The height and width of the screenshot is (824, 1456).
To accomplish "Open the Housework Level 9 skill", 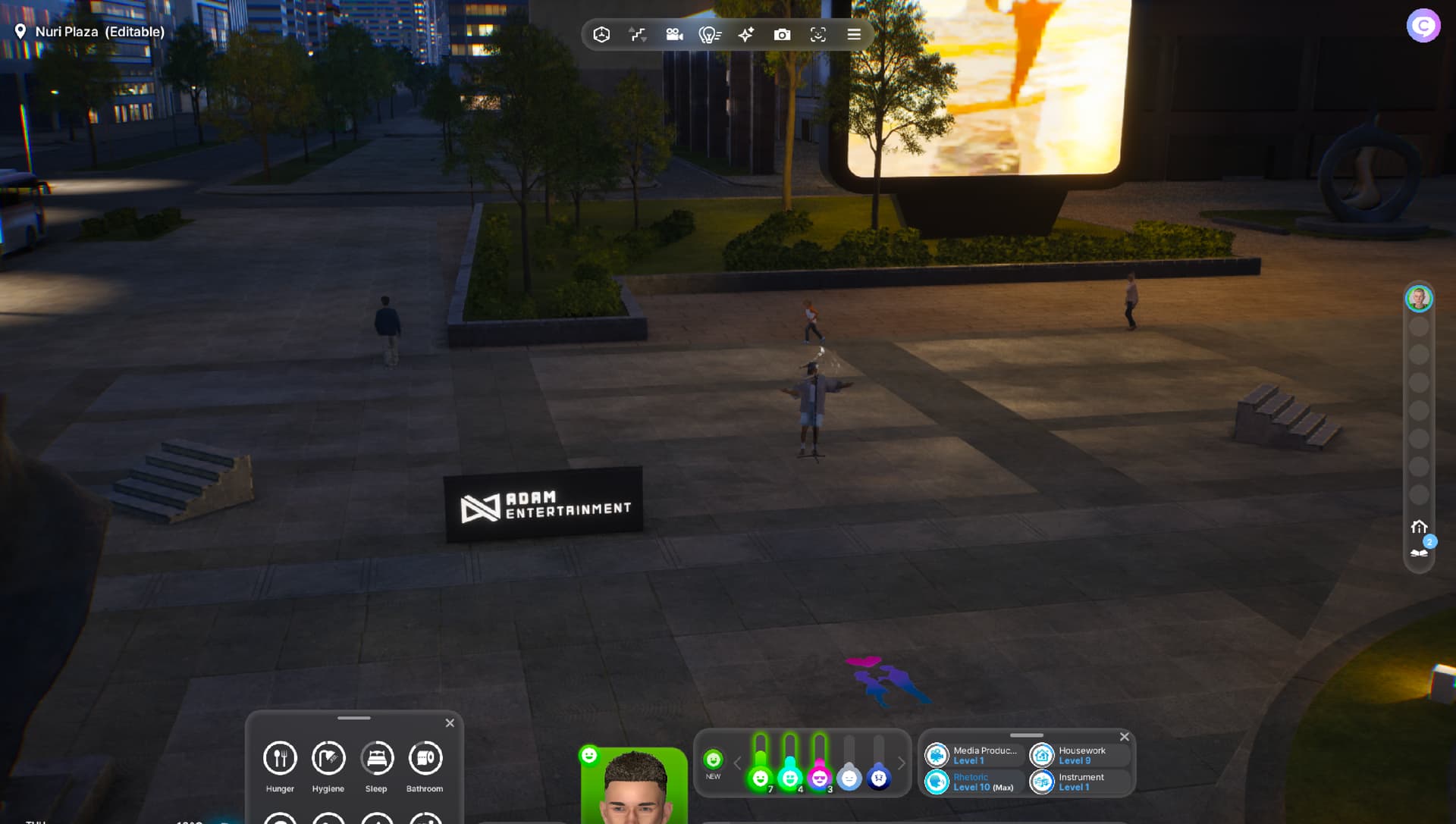I will point(1080,755).
